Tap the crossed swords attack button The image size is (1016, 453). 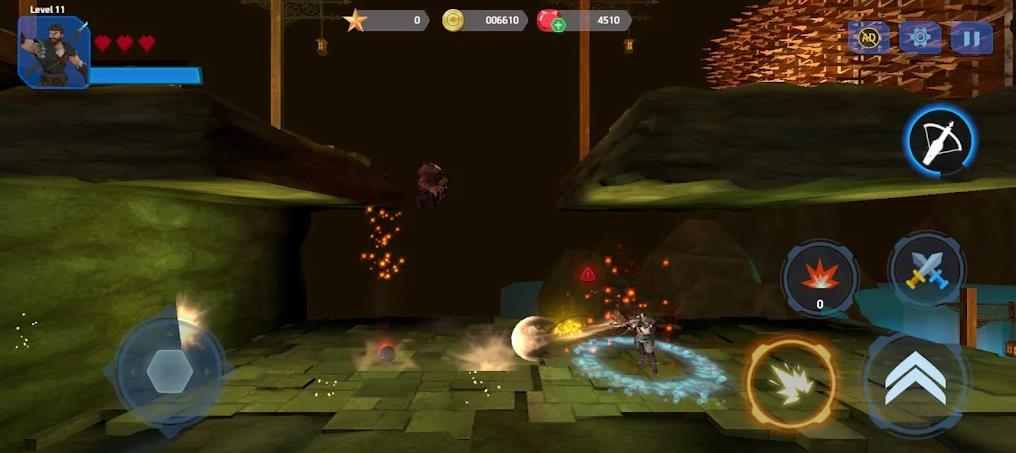926,270
